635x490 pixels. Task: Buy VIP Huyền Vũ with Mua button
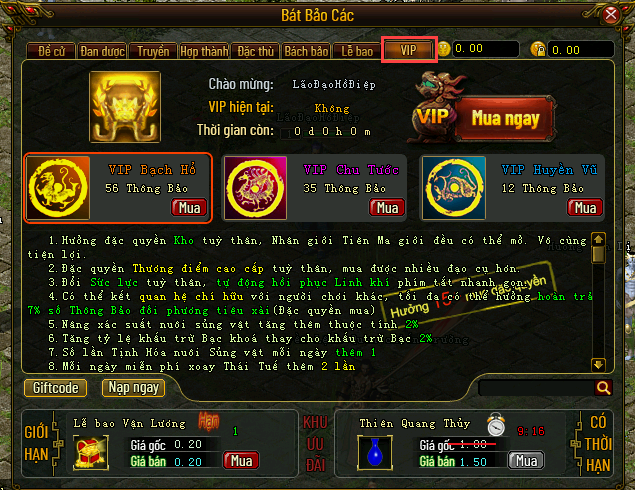584,207
